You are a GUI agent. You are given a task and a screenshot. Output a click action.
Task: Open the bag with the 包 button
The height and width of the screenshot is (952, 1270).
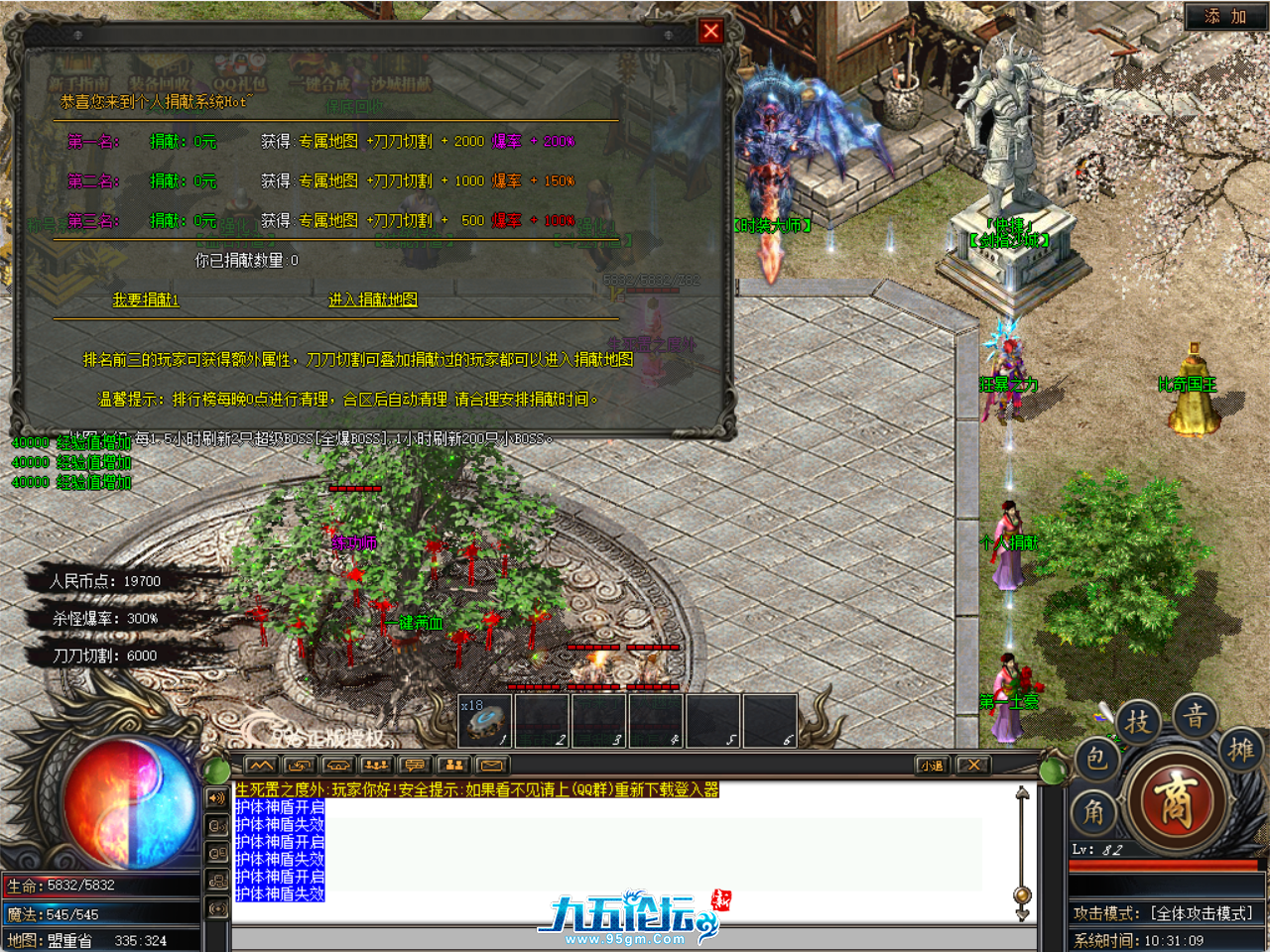click(1095, 759)
